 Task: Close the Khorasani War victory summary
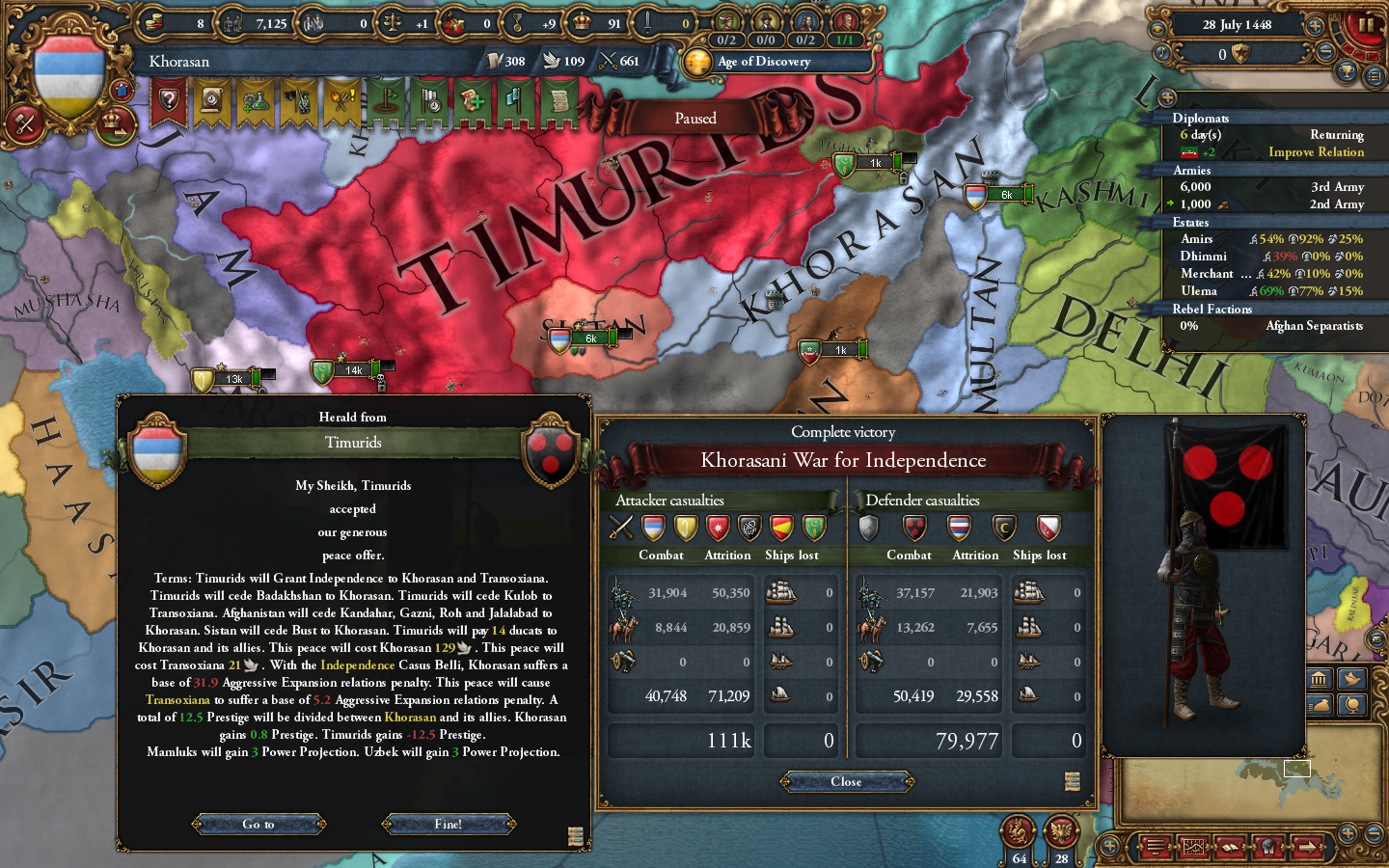[x=846, y=781]
